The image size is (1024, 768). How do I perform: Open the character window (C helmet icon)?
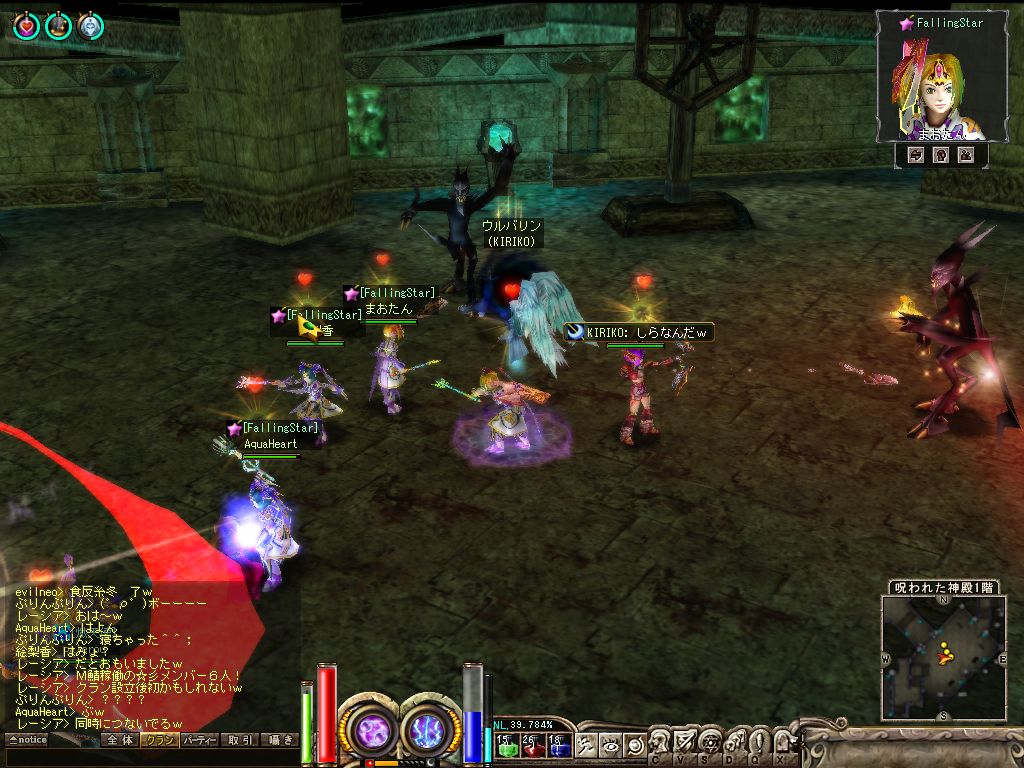(660, 744)
